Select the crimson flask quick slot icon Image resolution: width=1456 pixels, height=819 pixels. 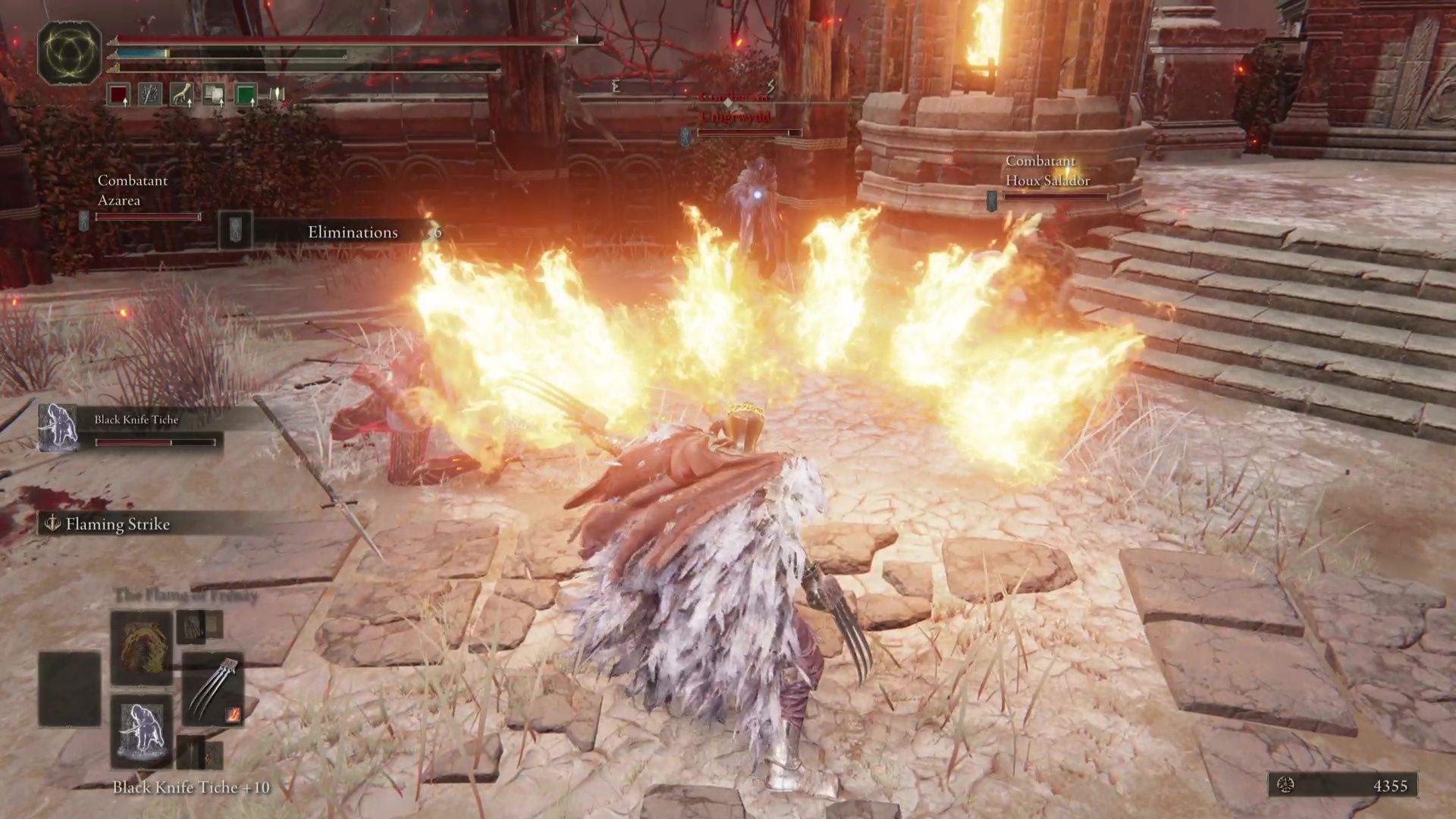point(118,94)
